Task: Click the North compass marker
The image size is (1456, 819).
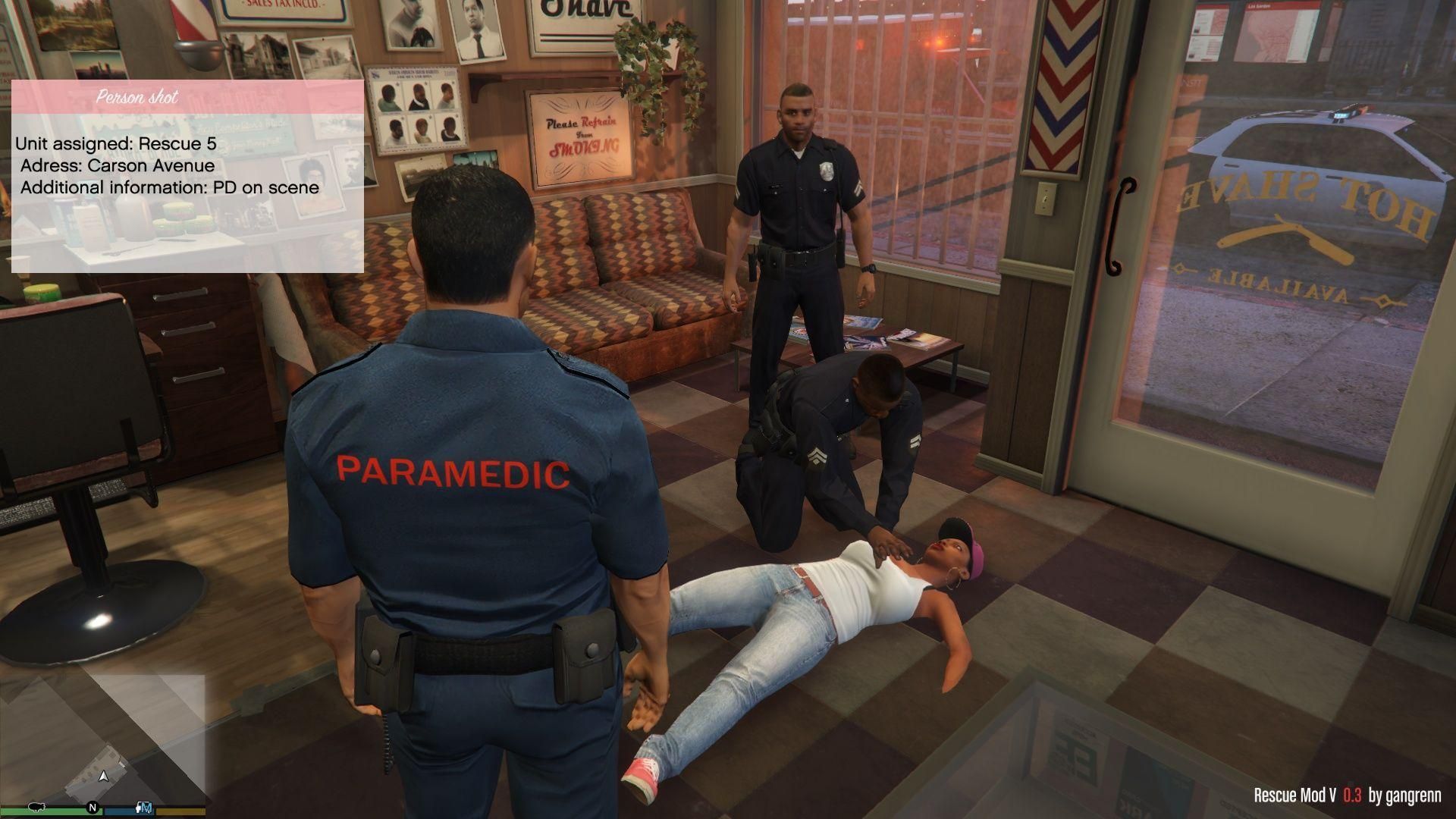Action: (93, 807)
